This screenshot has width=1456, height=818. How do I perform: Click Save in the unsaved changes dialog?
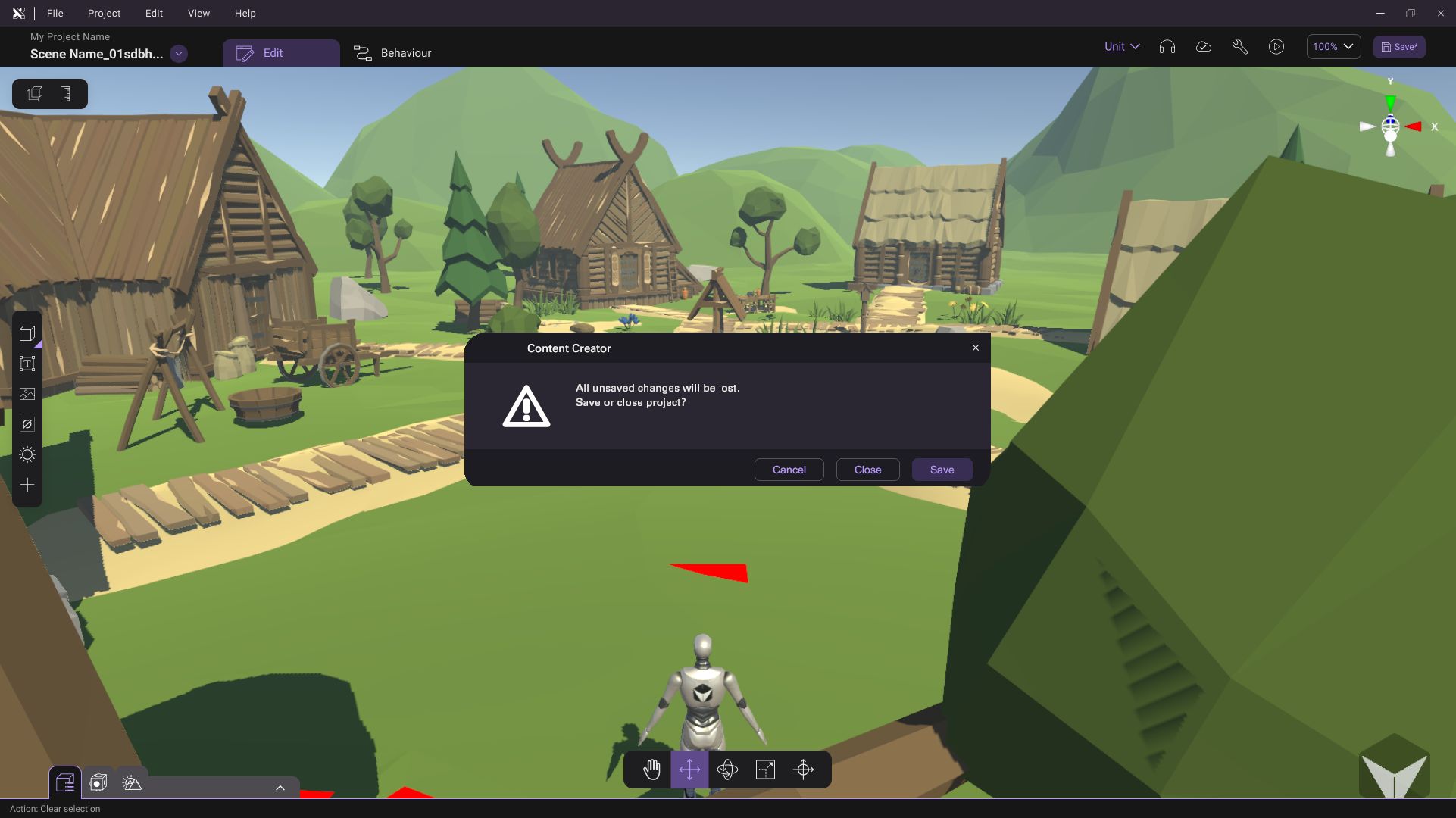[942, 470]
